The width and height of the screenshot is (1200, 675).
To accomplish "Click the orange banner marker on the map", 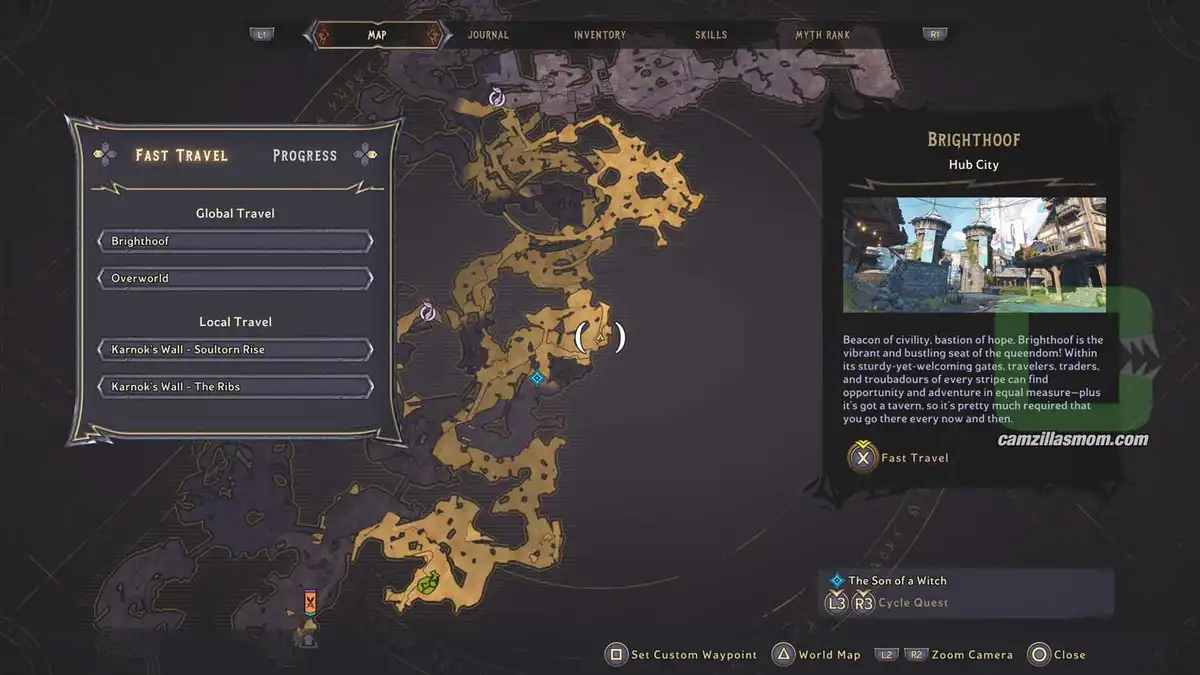I will [311, 602].
